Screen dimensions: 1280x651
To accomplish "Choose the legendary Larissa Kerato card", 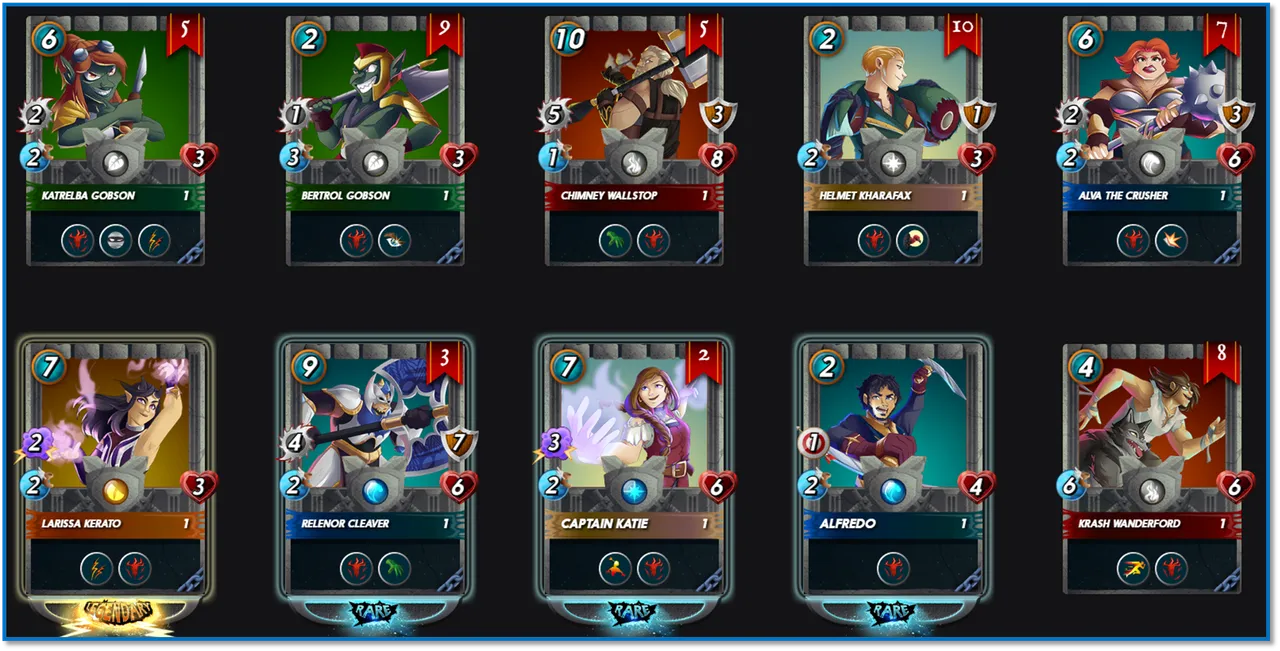I will pos(116,468).
